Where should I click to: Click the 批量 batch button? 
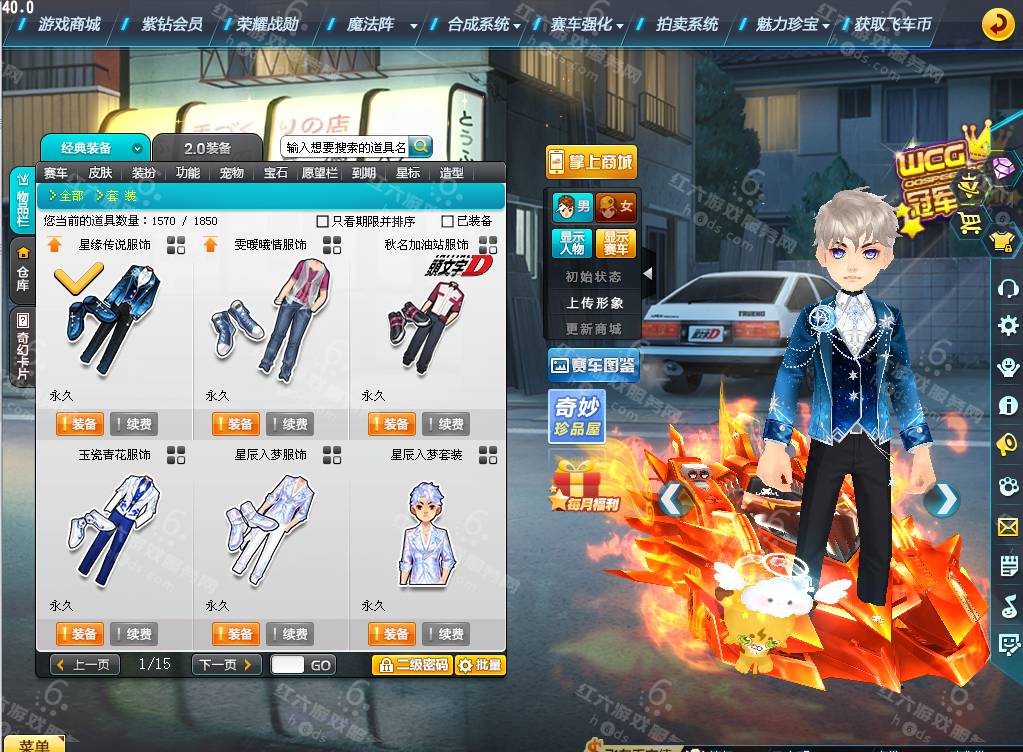point(479,665)
